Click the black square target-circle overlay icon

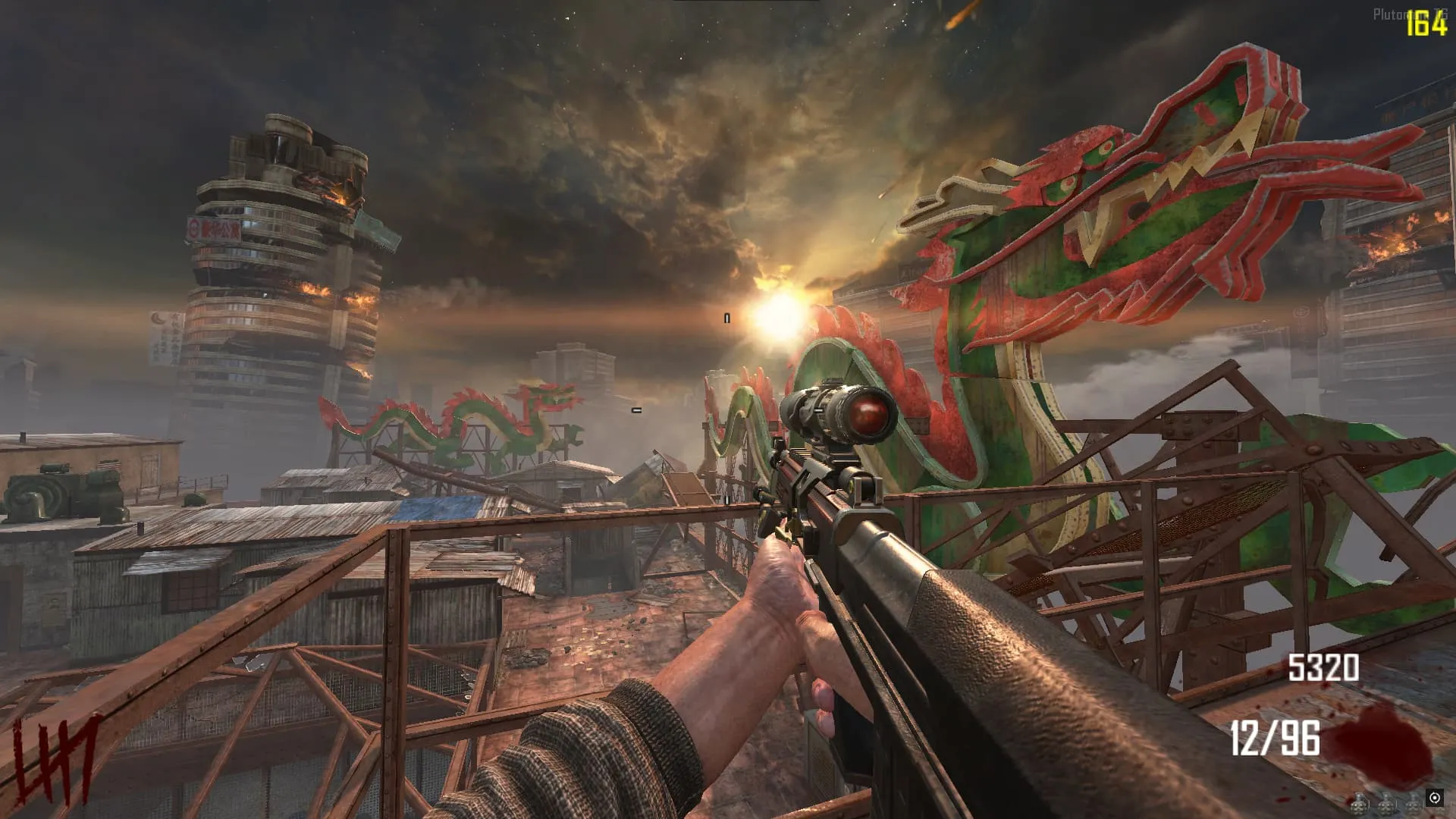(x=1434, y=797)
